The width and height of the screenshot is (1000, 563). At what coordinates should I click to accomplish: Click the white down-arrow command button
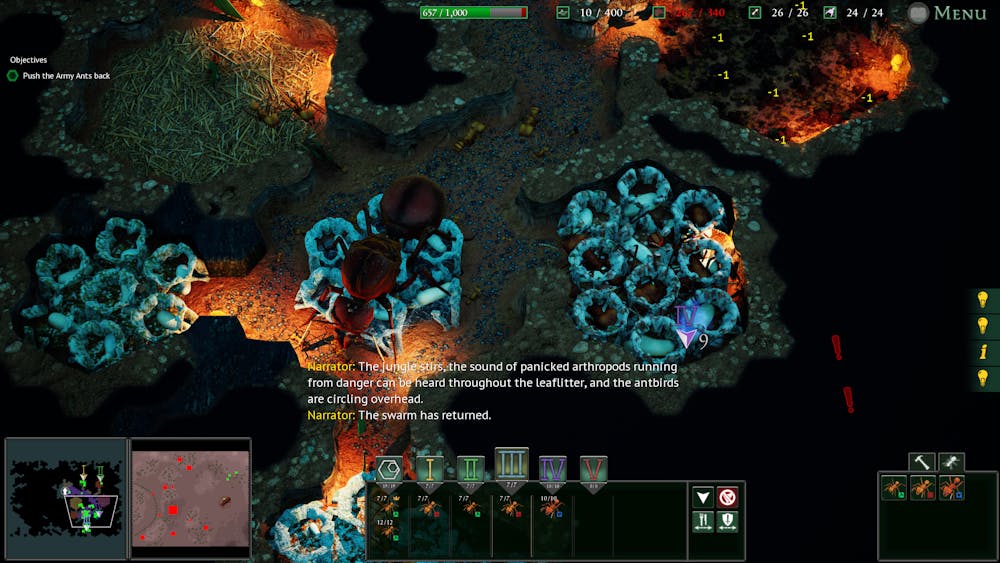tap(703, 497)
